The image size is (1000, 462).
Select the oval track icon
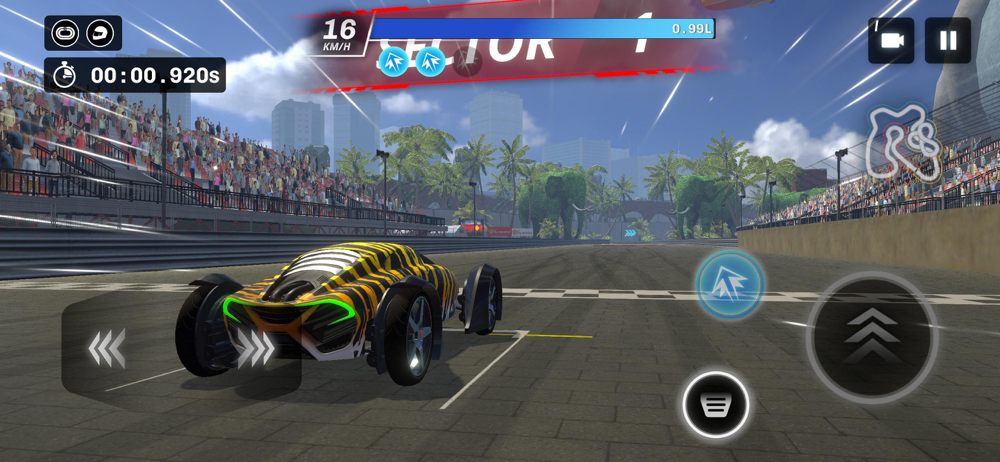tap(65, 33)
